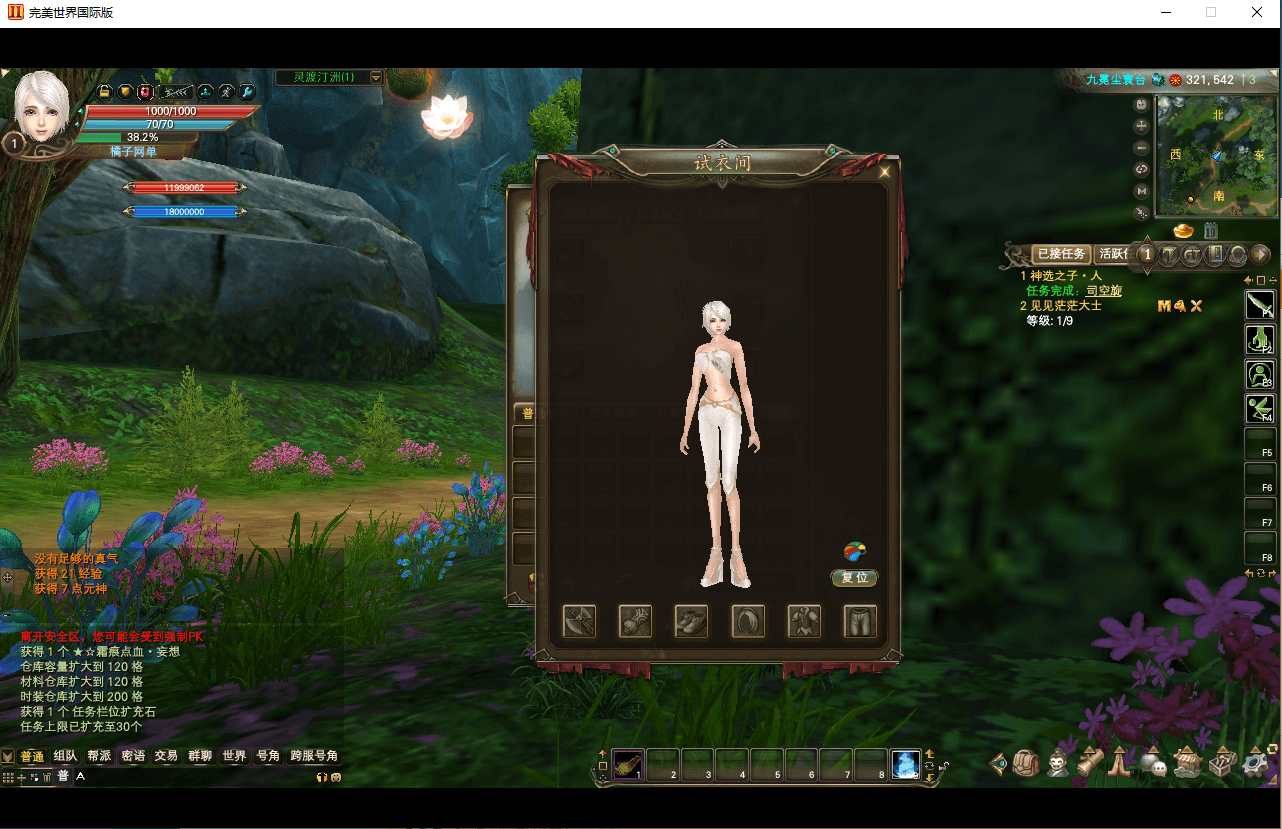
Task: Open the backpack inventory icon
Action: [x=1026, y=764]
